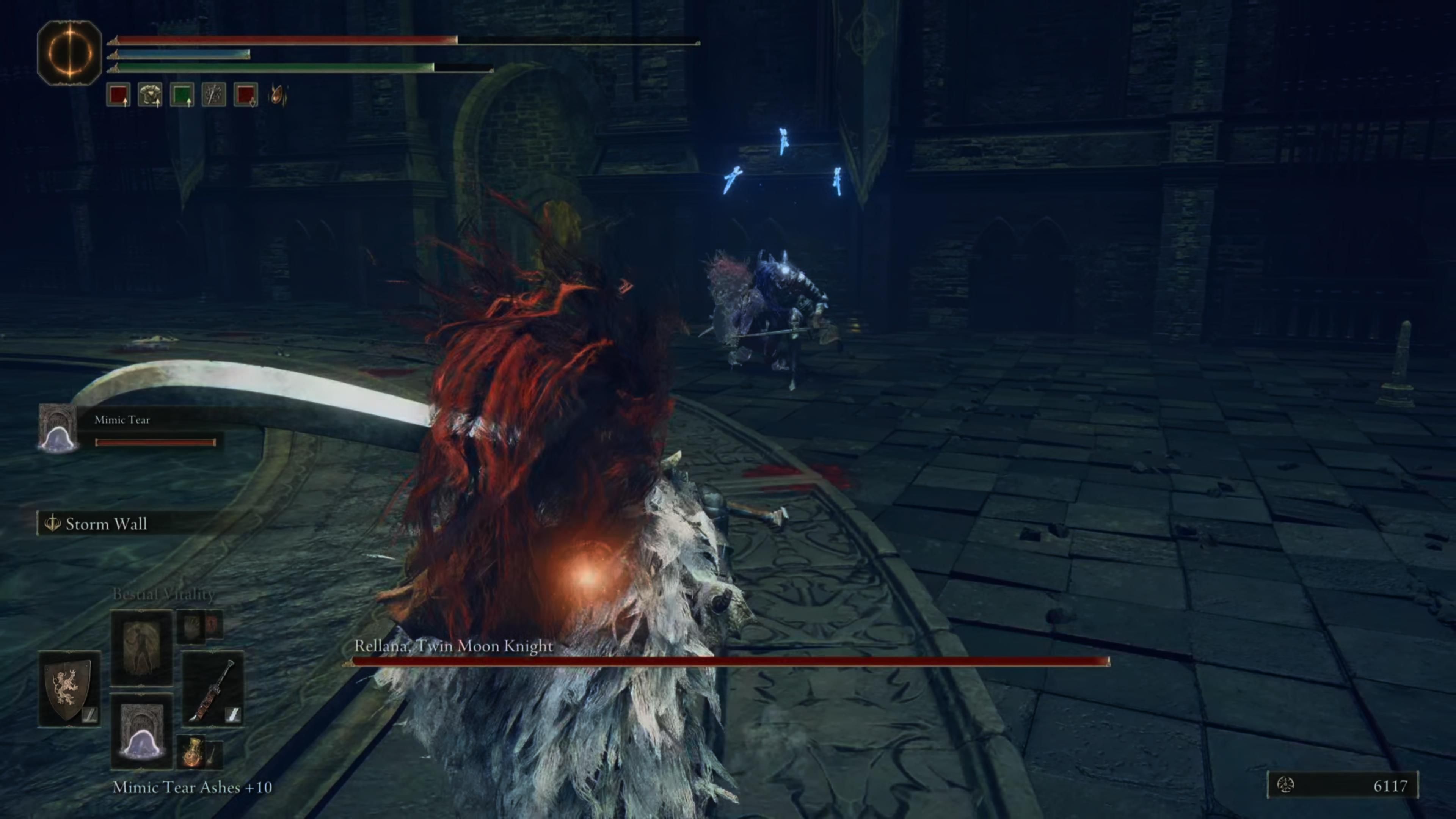Select the Bestial Vitality incantation slot
Viewport: 1456px width, 819px height.
[141, 646]
